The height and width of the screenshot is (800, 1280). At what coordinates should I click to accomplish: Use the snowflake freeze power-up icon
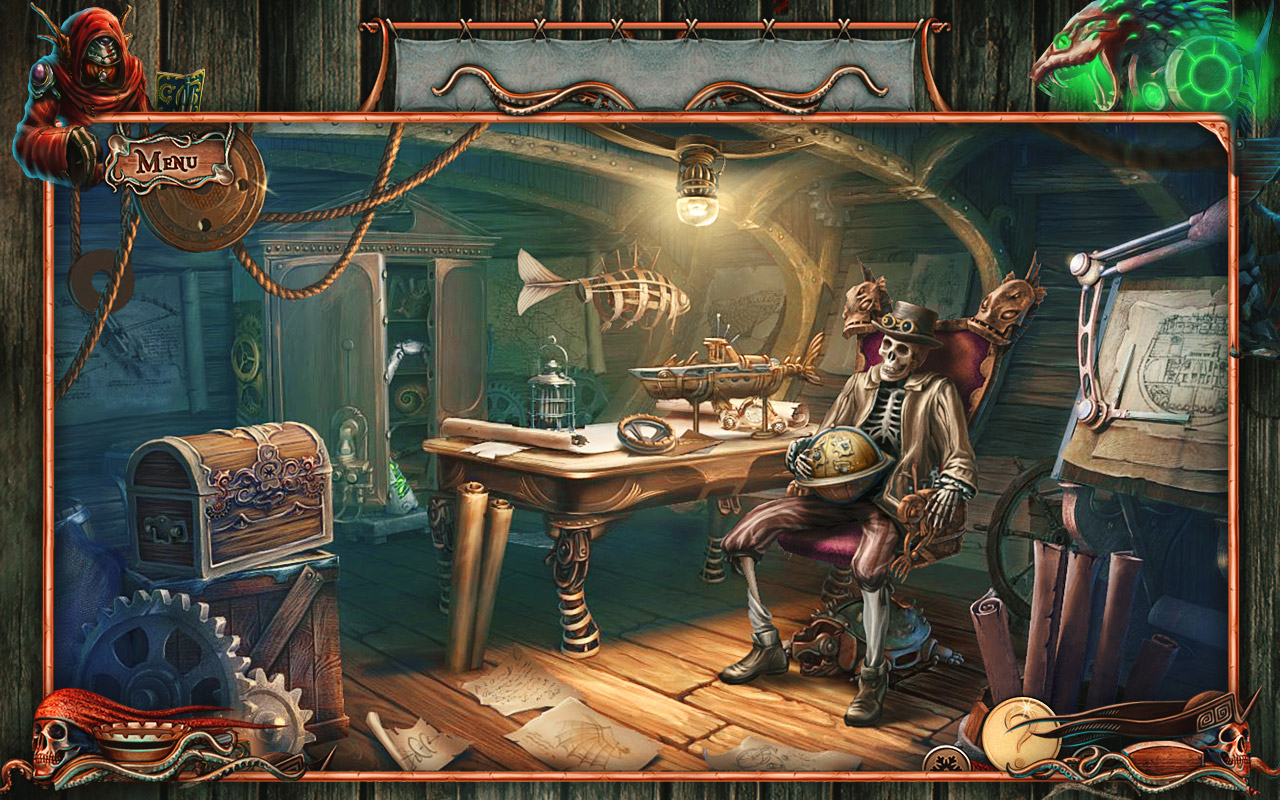click(x=947, y=761)
